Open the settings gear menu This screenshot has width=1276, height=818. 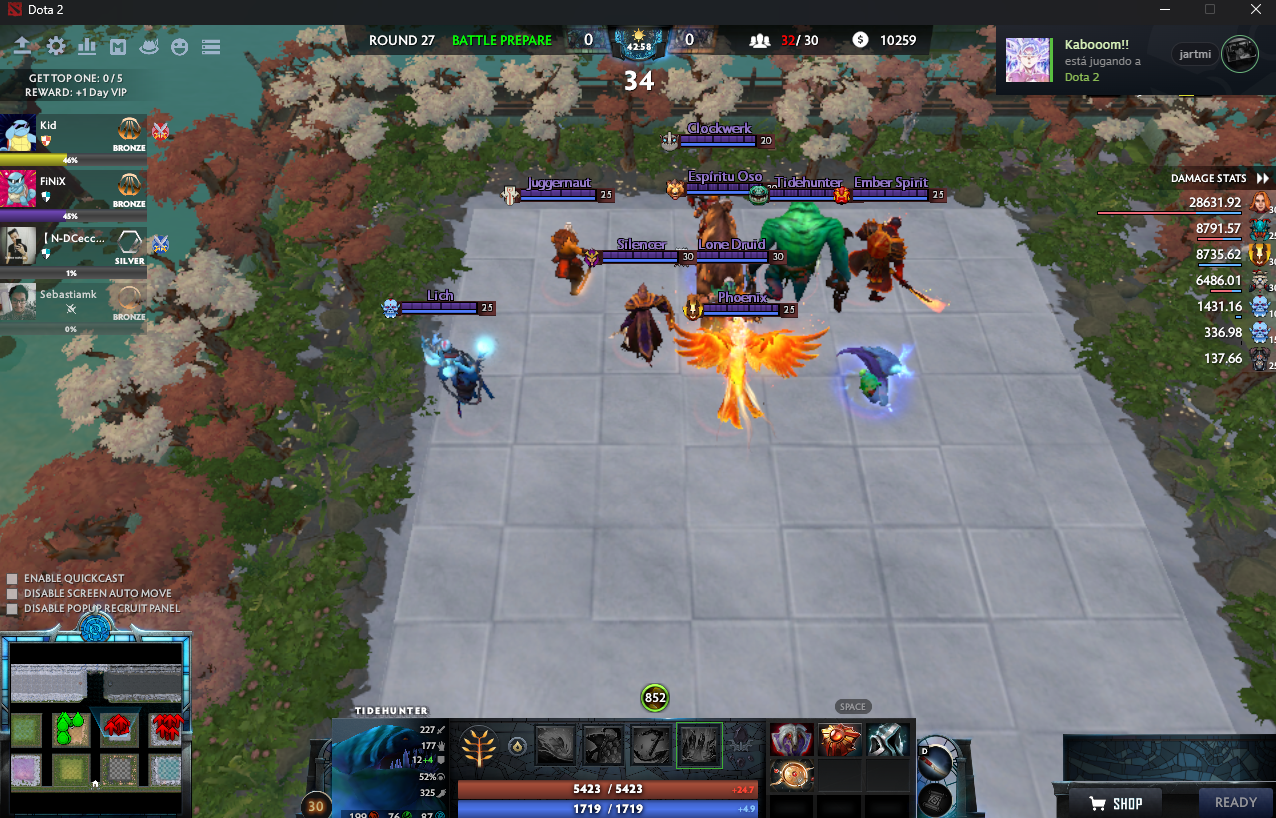click(x=56, y=47)
